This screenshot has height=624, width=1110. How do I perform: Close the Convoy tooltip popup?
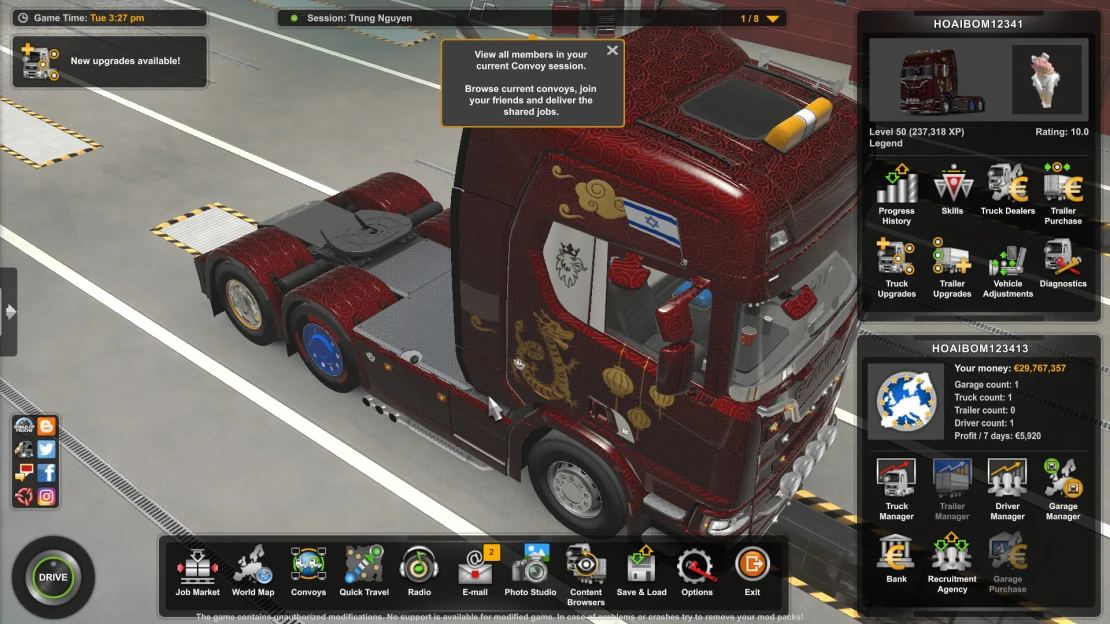pyautogui.click(x=612, y=50)
